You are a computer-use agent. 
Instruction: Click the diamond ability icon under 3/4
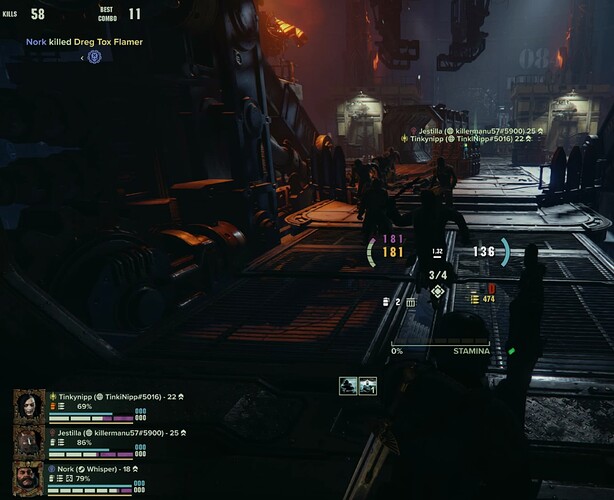pos(437,292)
